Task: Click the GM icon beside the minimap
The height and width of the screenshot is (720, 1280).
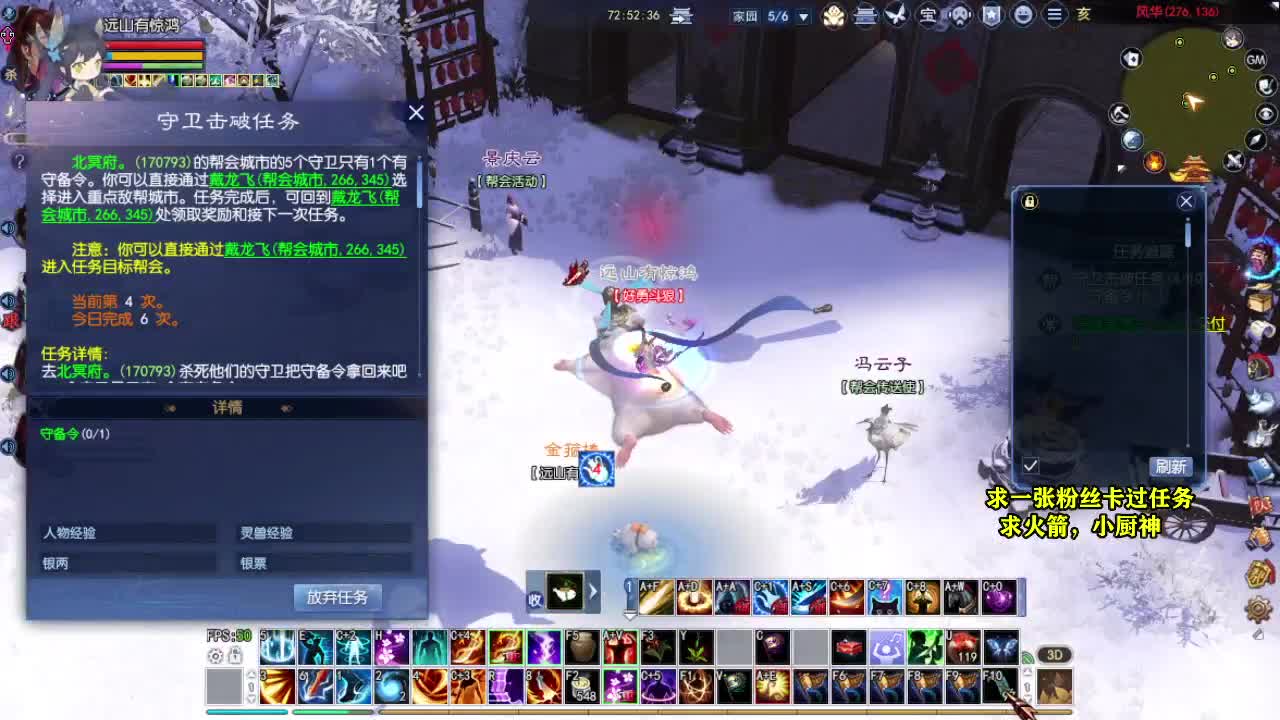Action: [1256, 61]
